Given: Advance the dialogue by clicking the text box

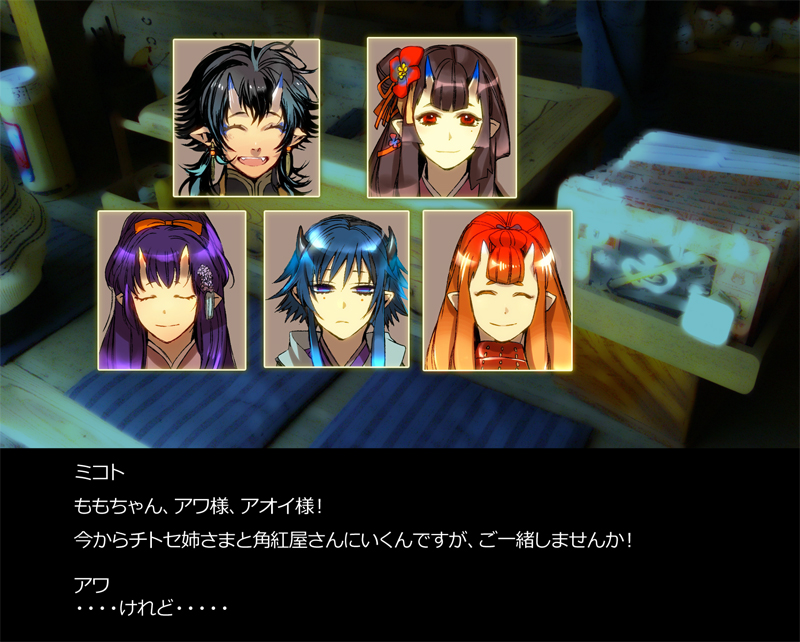Looking at the screenshot, I should point(400,545).
